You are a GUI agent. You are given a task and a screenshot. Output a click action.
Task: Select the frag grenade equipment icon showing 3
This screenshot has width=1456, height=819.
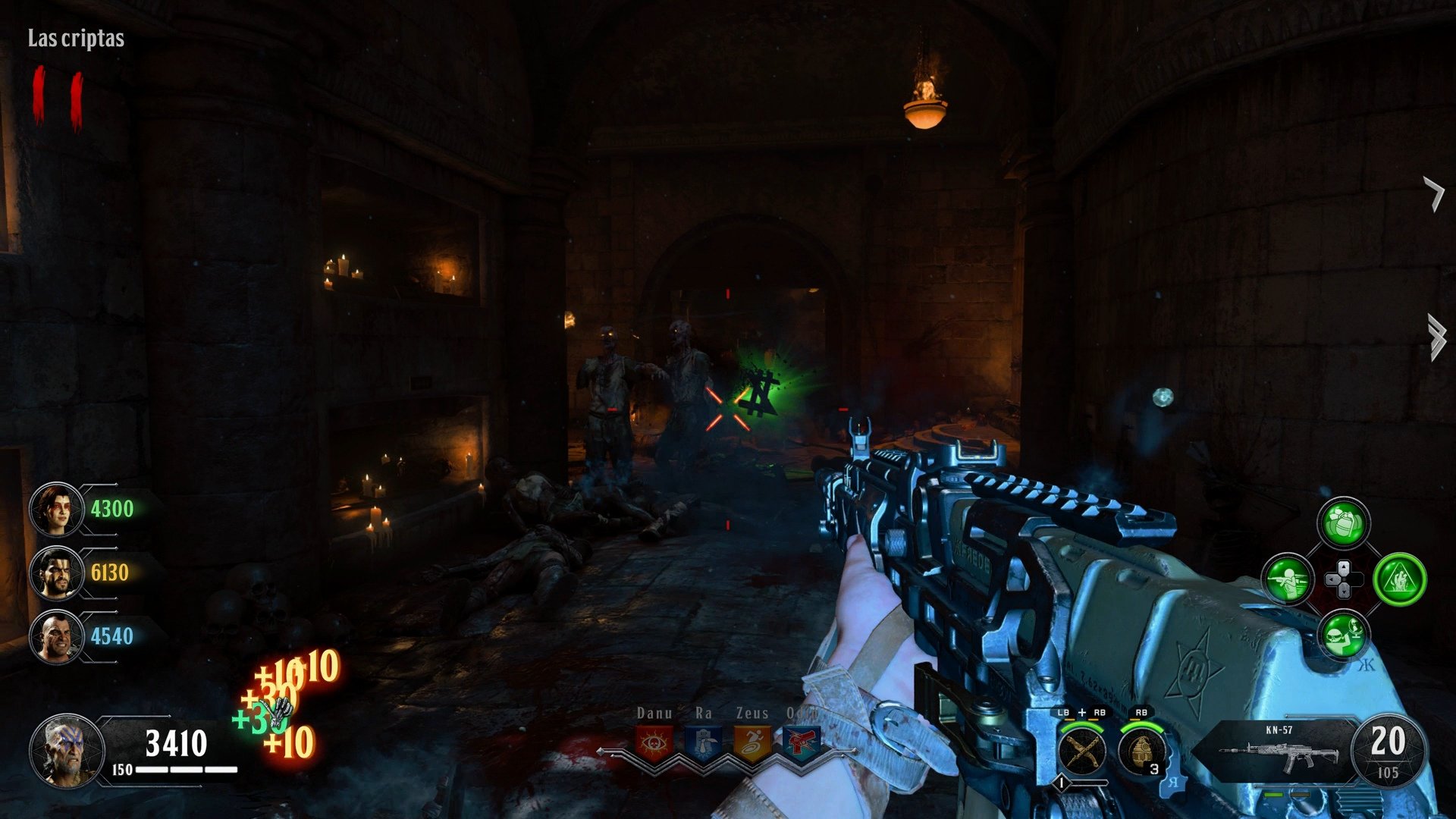pyautogui.click(x=1143, y=752)
